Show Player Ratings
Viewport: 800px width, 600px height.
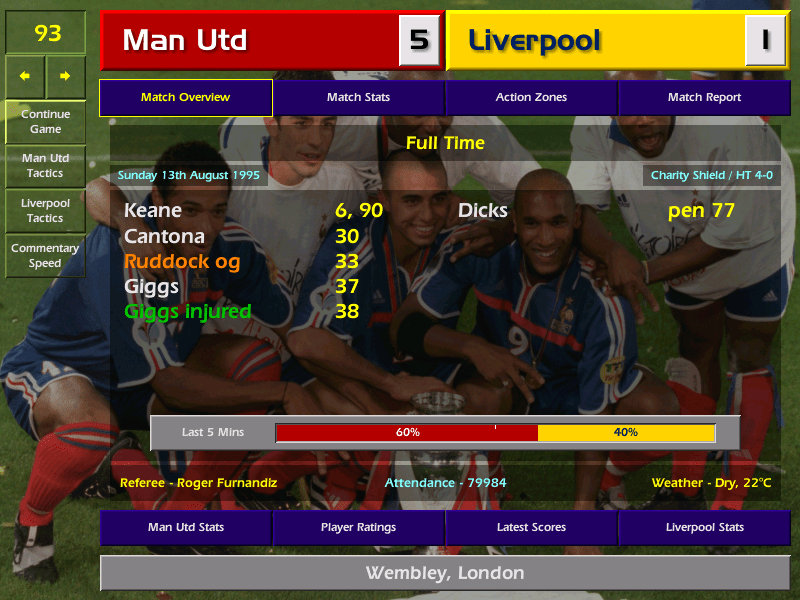tap(358, 527)
